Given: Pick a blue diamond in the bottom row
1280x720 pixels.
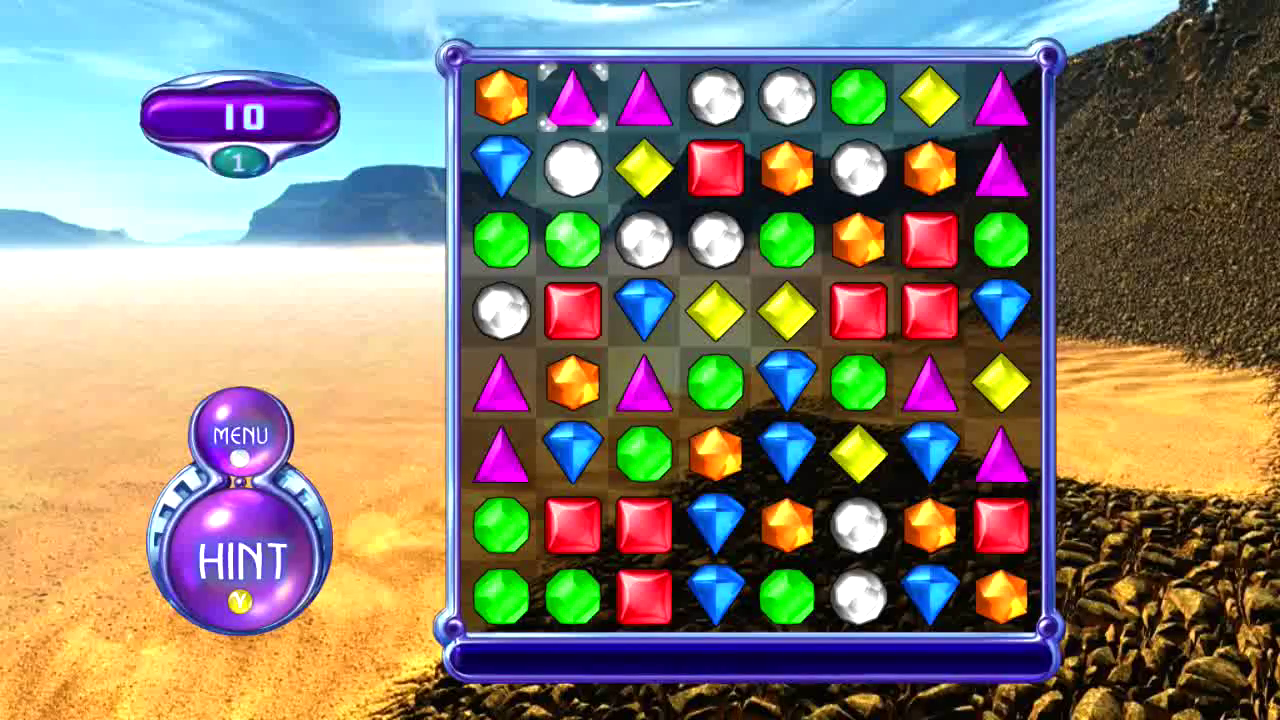Looking at the screenshot, I should (x=716, y=595).
